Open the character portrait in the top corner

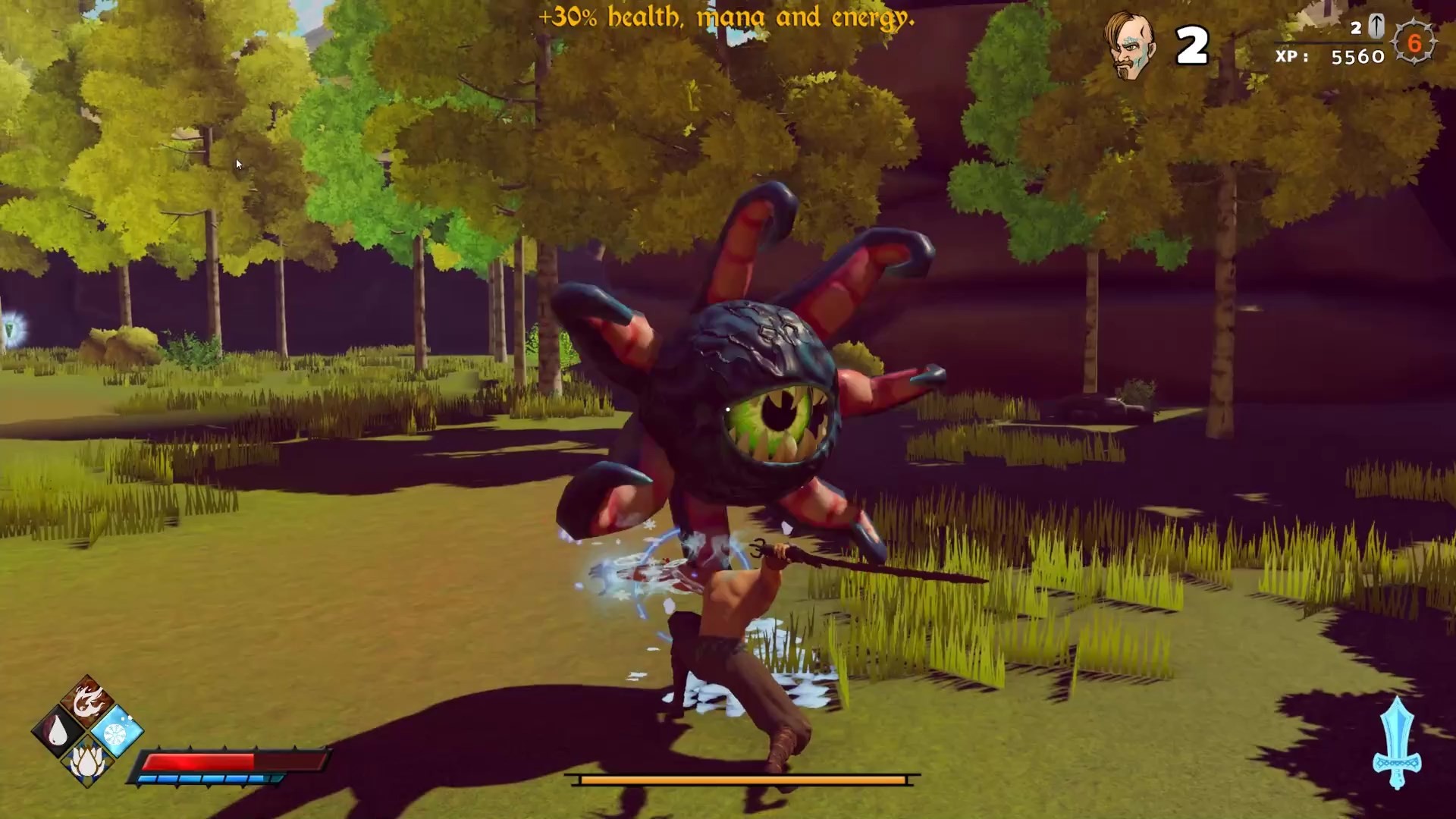(1128, 43)
